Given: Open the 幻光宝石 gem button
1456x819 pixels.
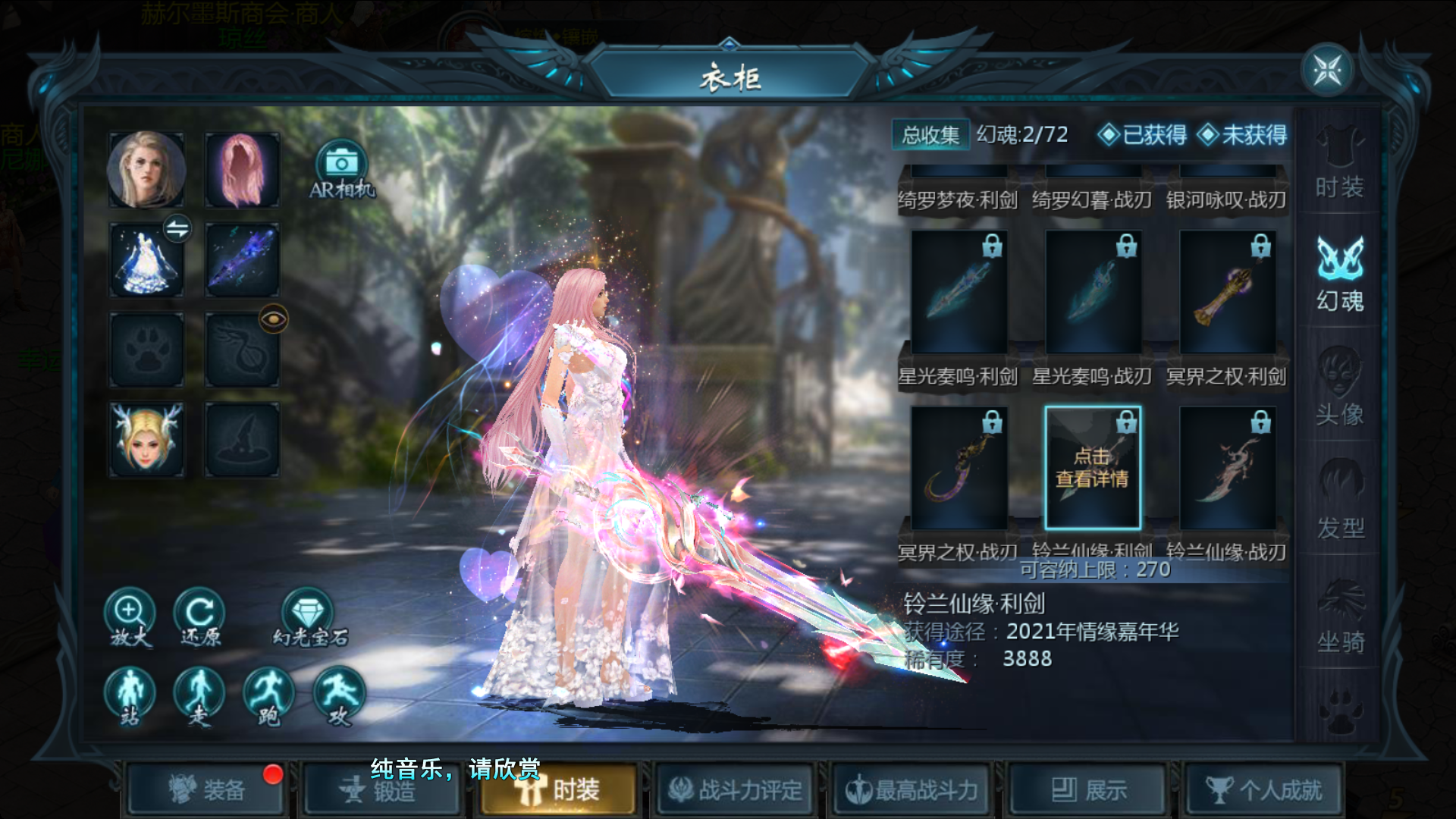Looking at the screenshot, I should (308, 617).
